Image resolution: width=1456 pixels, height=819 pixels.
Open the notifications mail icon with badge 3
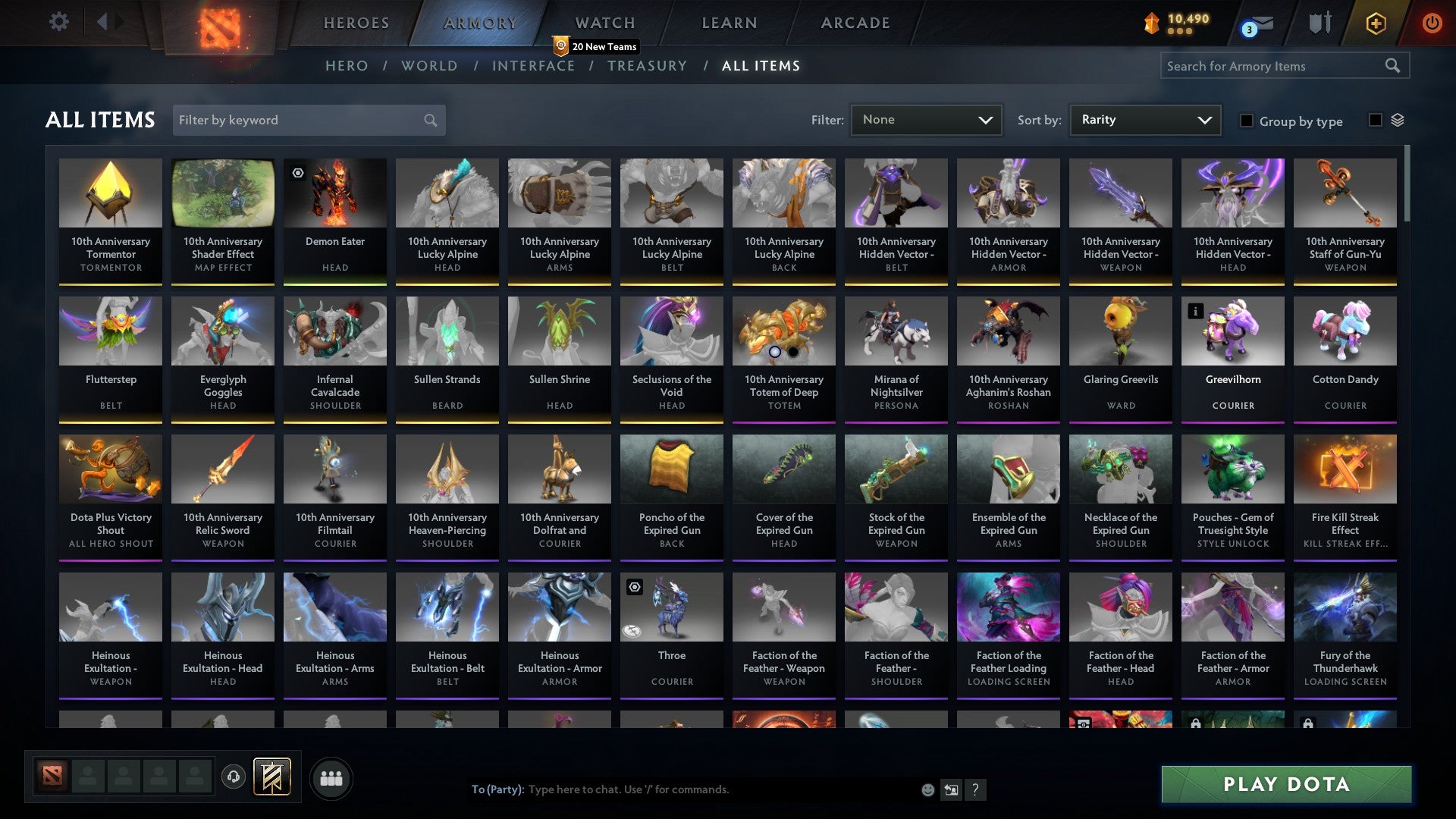[1257, 24]
